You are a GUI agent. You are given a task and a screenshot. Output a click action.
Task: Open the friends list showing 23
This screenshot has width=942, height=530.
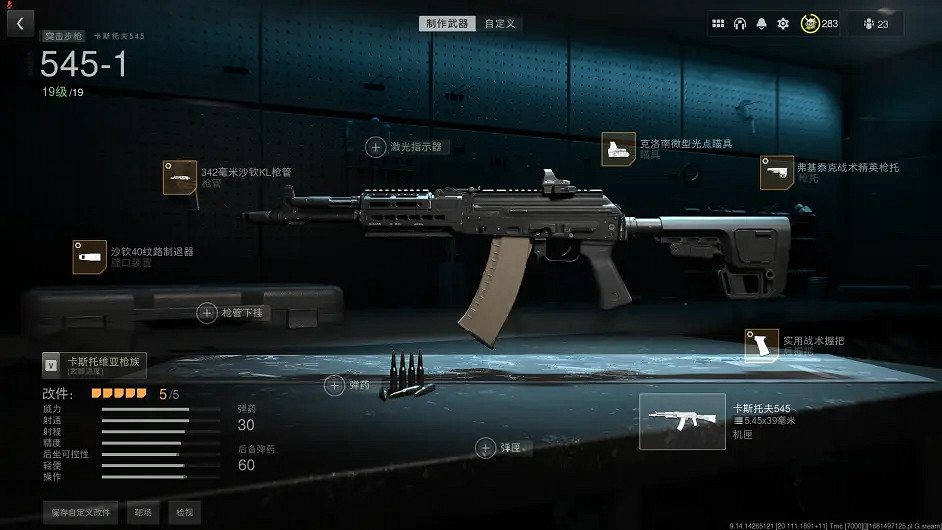pos(875,23)
